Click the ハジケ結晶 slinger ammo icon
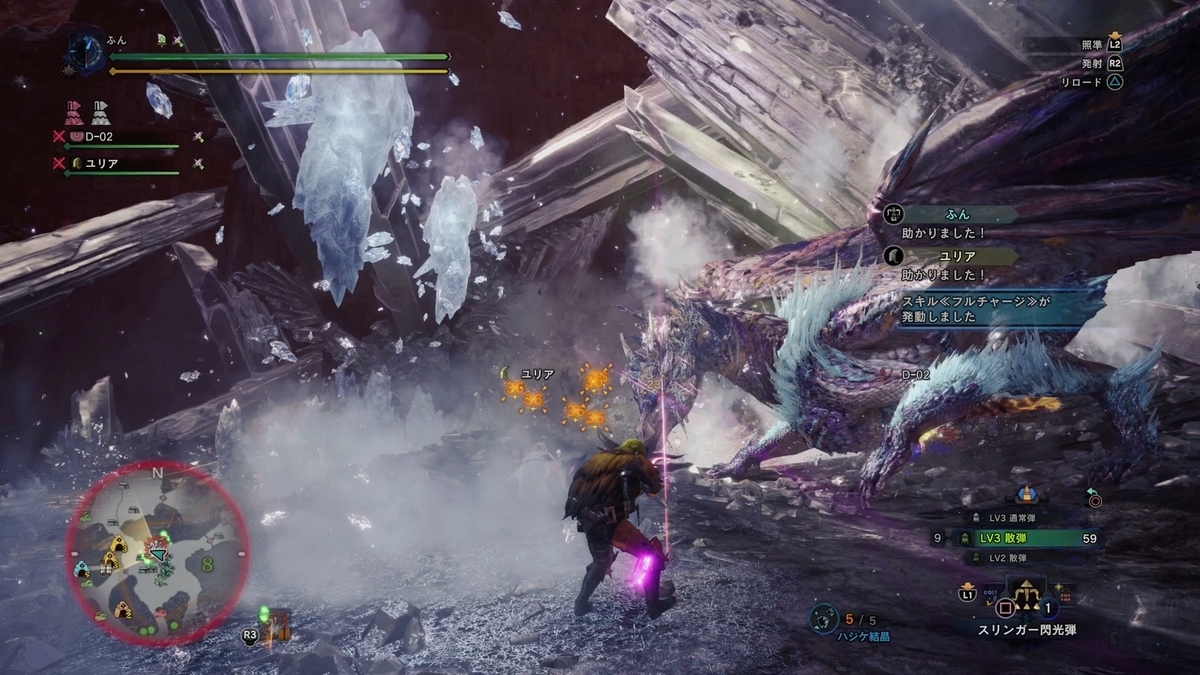Viewport: 1200px width, 675px height. pyautogui.click(x=824, y=619)
